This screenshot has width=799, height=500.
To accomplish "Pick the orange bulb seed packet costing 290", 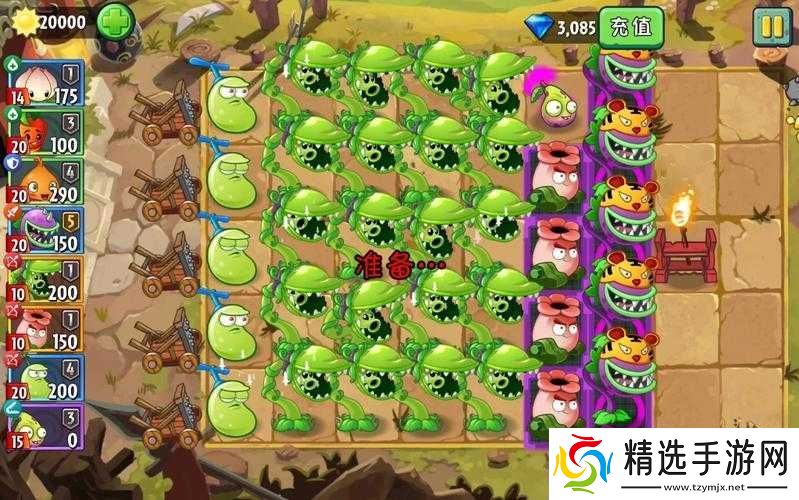I will (x=43, y=181).
